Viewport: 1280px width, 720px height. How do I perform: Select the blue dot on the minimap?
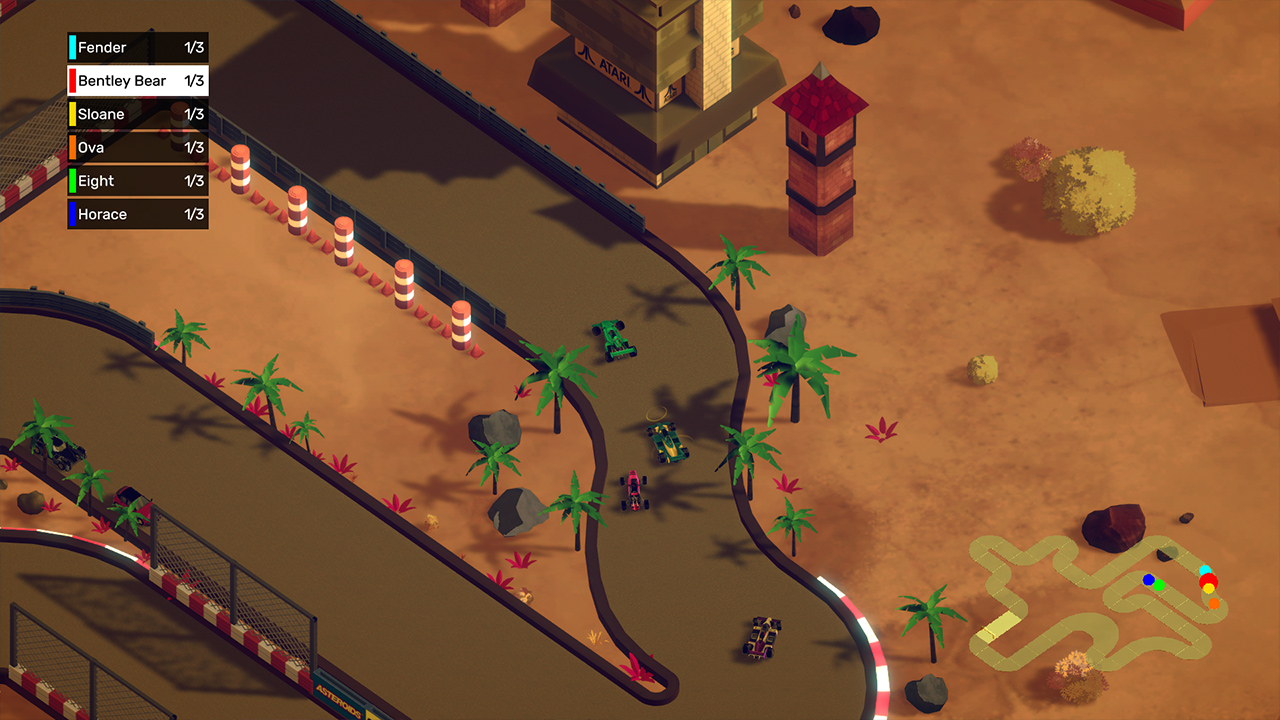pos(1148,580)
